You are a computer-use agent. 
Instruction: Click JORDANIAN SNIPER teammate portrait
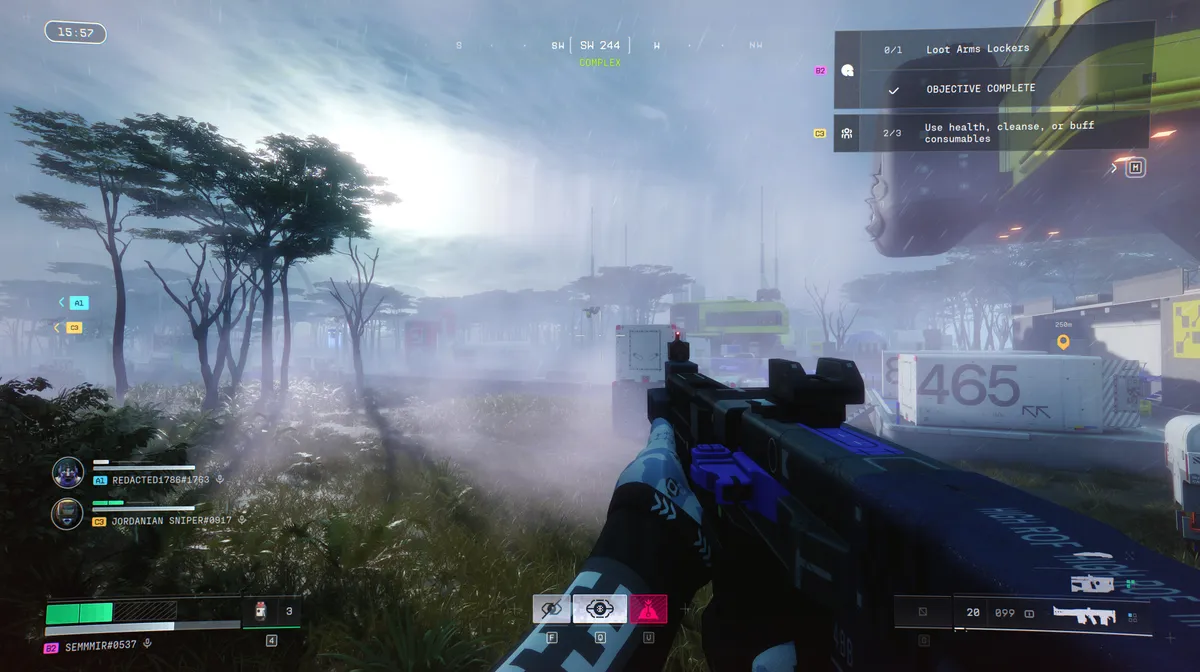(68, 514)
